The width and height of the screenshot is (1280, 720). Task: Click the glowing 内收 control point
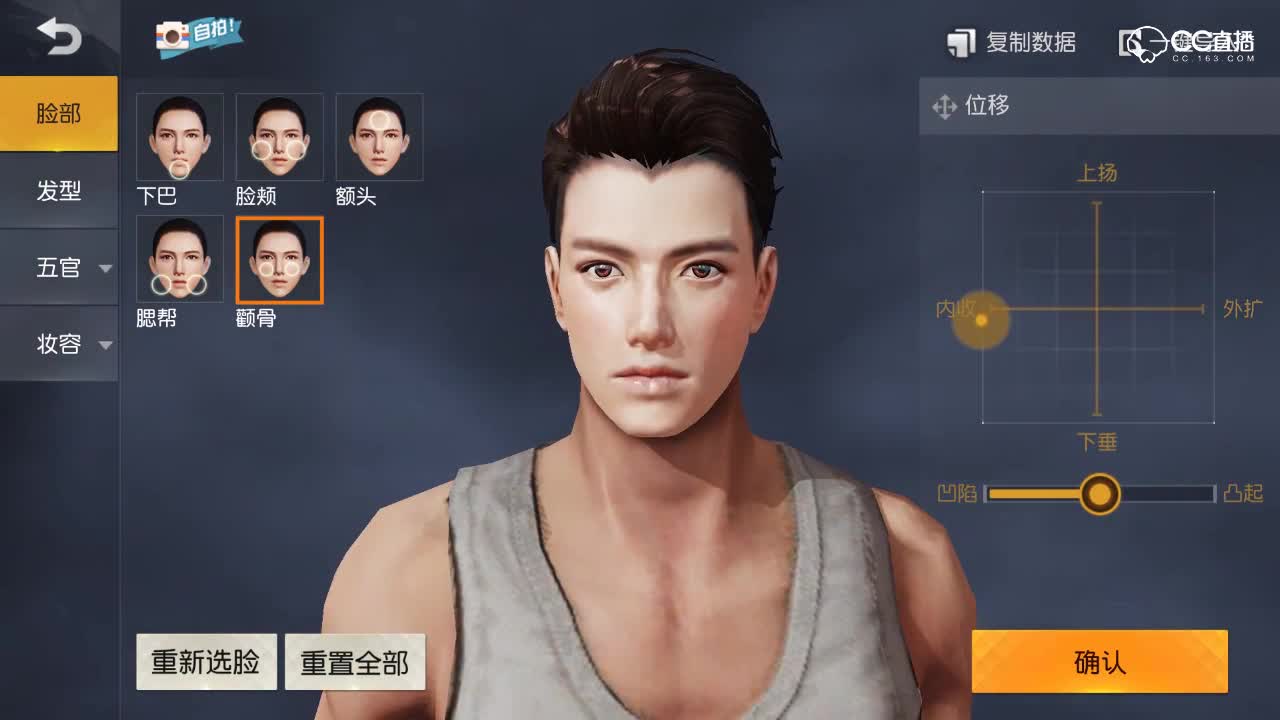tap(980, 322)
